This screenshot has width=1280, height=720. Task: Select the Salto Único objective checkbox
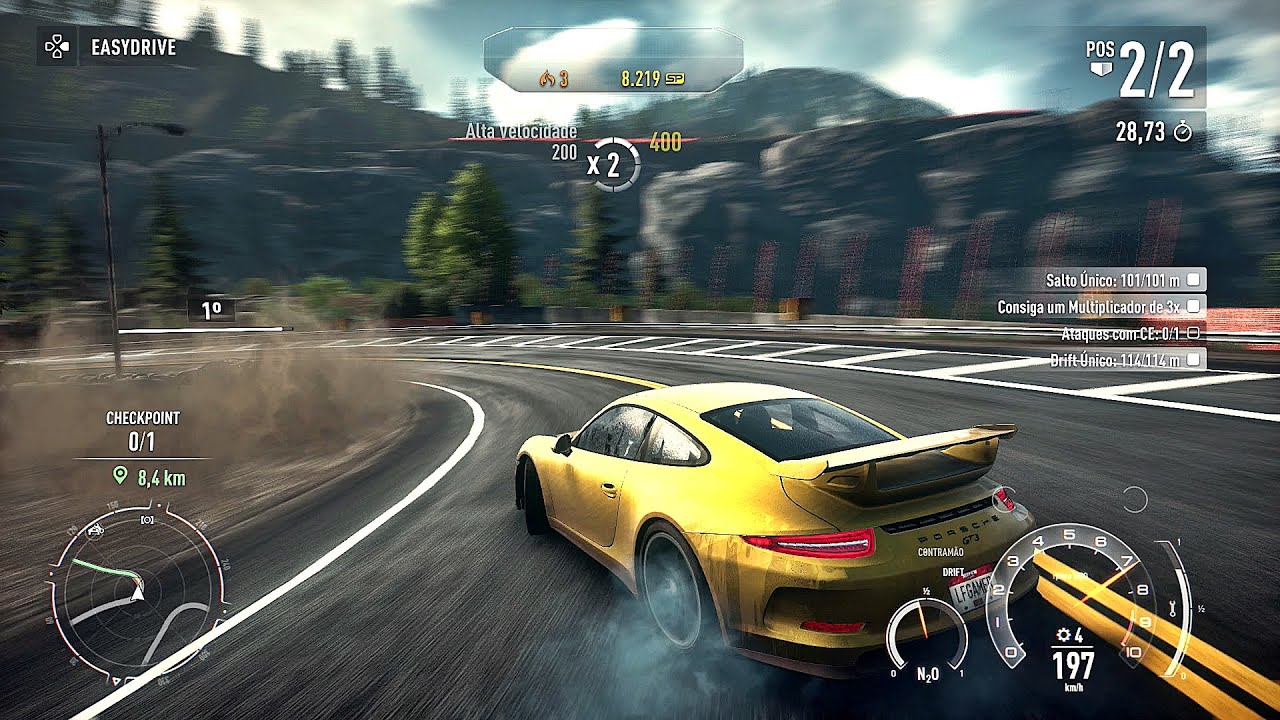coord(1194,280)
